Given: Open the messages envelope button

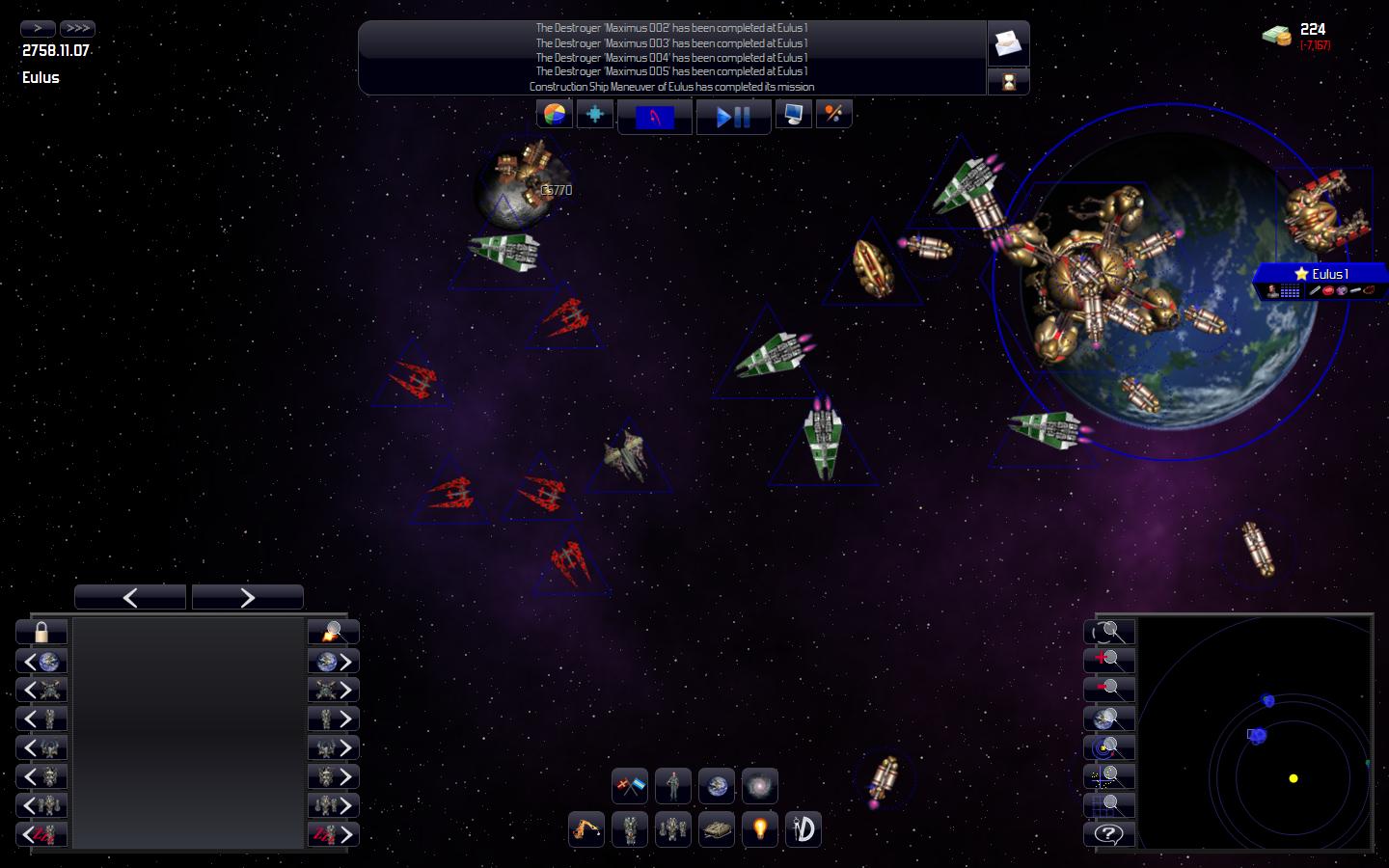Looking at the screenshot, I should [x=1008, y=43].
